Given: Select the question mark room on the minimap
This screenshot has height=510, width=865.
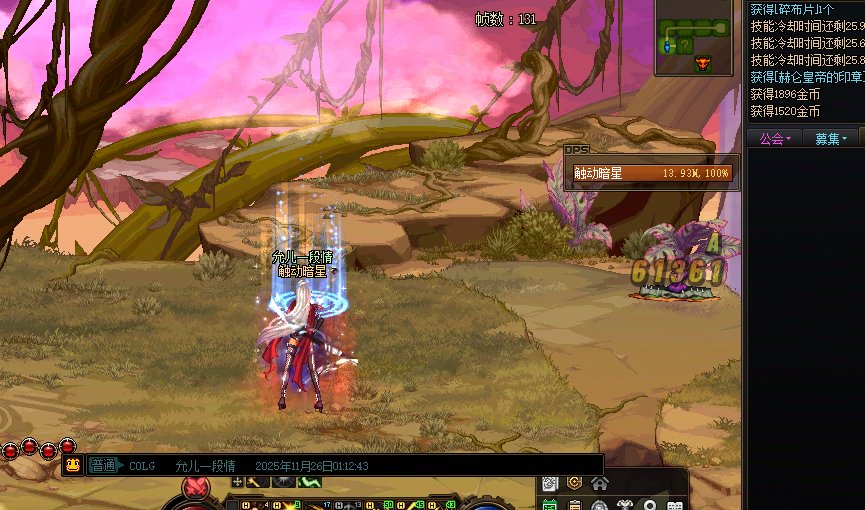Looking at the screenshot, I should click(x=684, y=45).
